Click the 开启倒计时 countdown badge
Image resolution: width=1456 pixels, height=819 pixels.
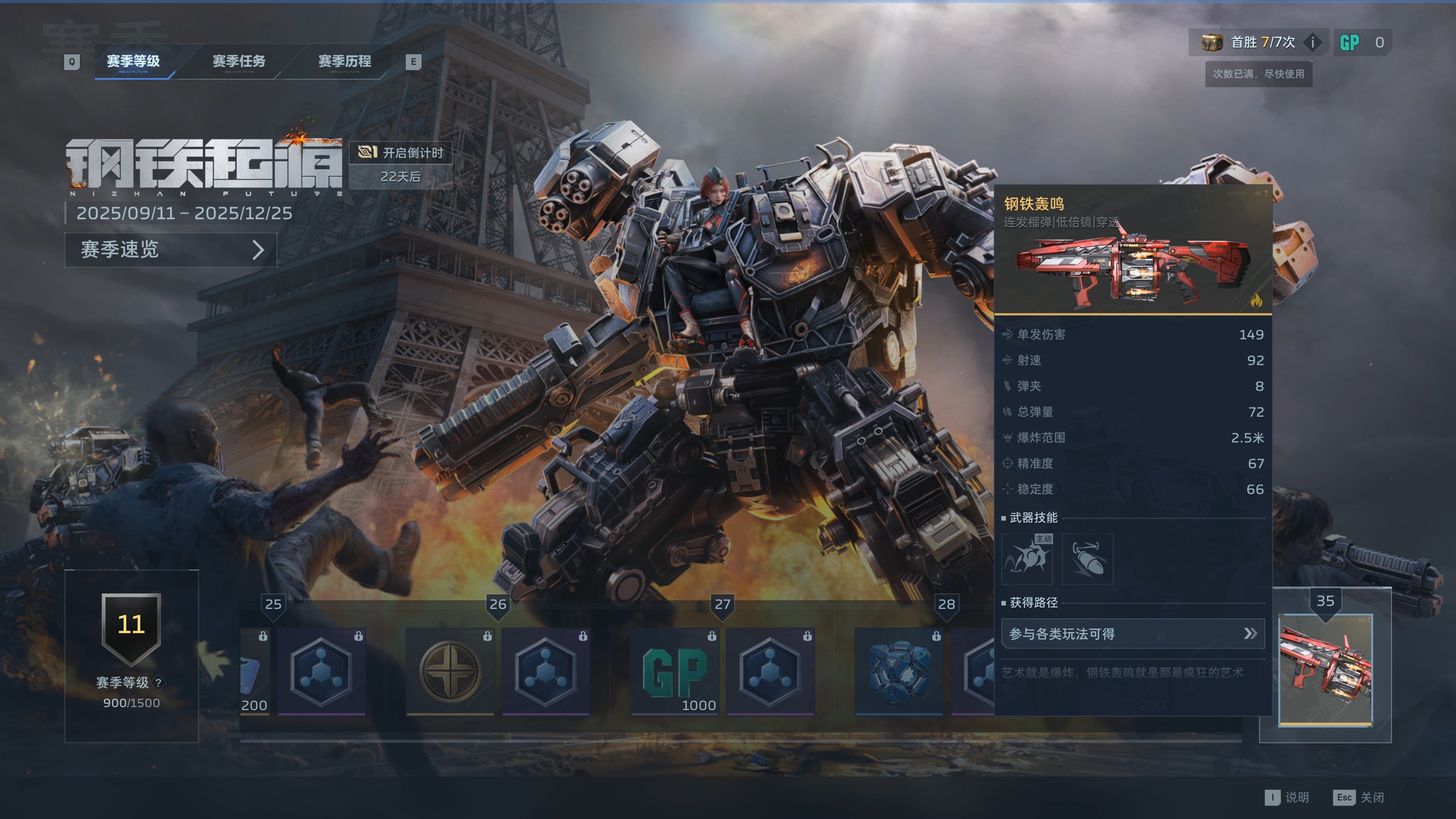tap(401, 165)
